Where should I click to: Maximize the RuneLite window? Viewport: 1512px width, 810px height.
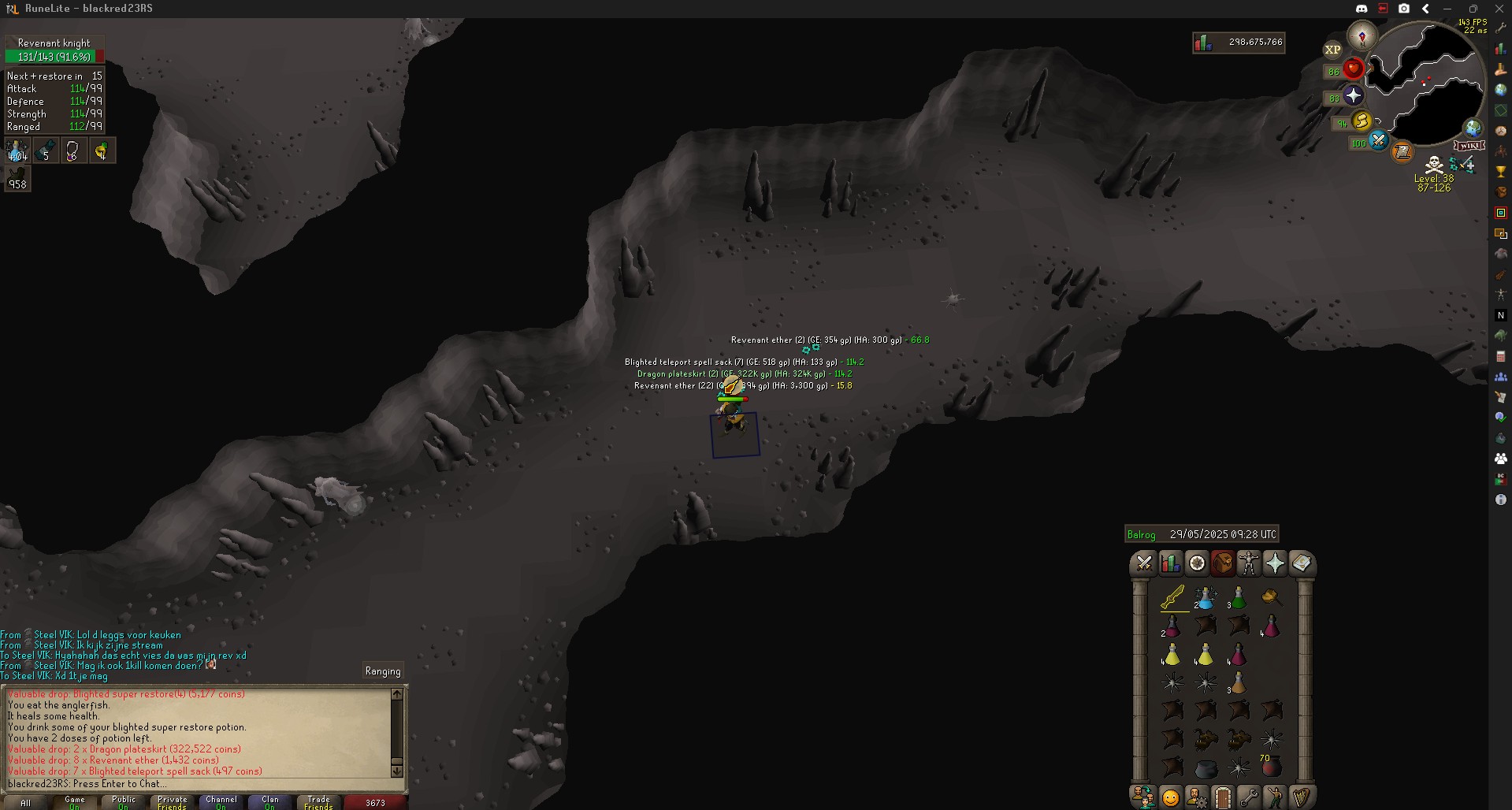[x=1473, y=9]
